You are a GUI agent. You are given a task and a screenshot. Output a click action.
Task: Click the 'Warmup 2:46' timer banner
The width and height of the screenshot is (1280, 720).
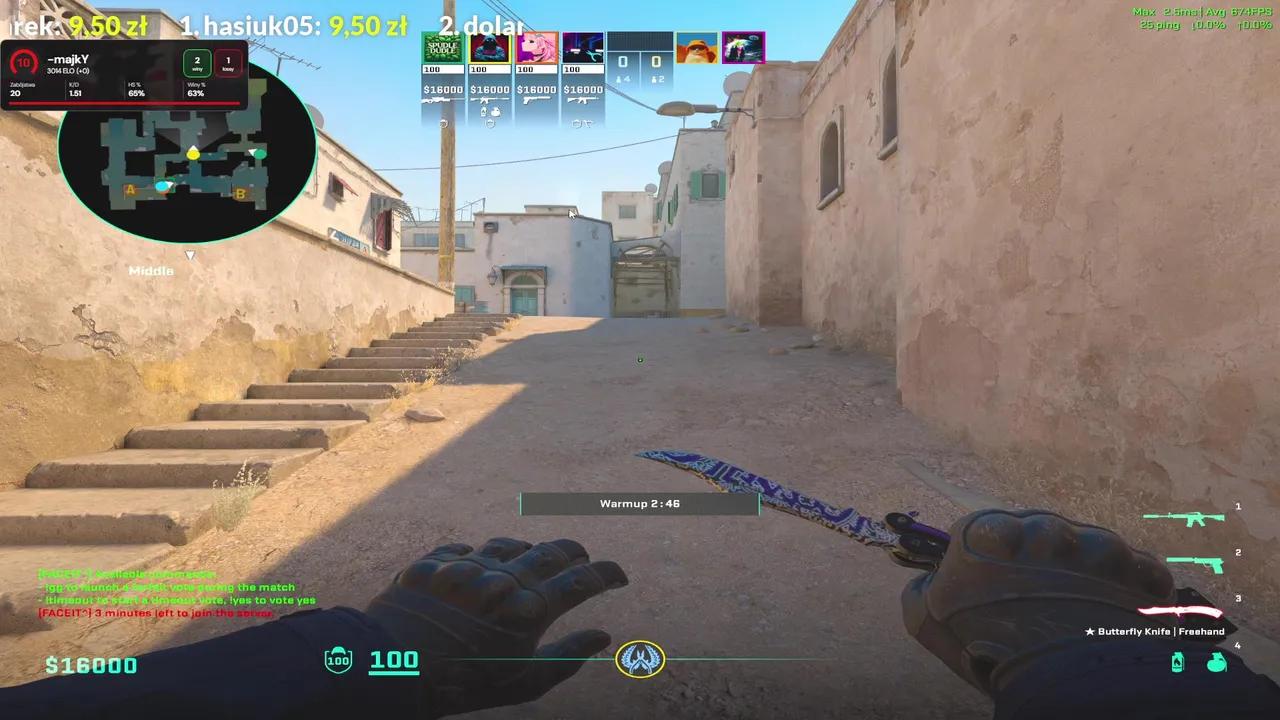pyautogui.click(x=639, y=503)
